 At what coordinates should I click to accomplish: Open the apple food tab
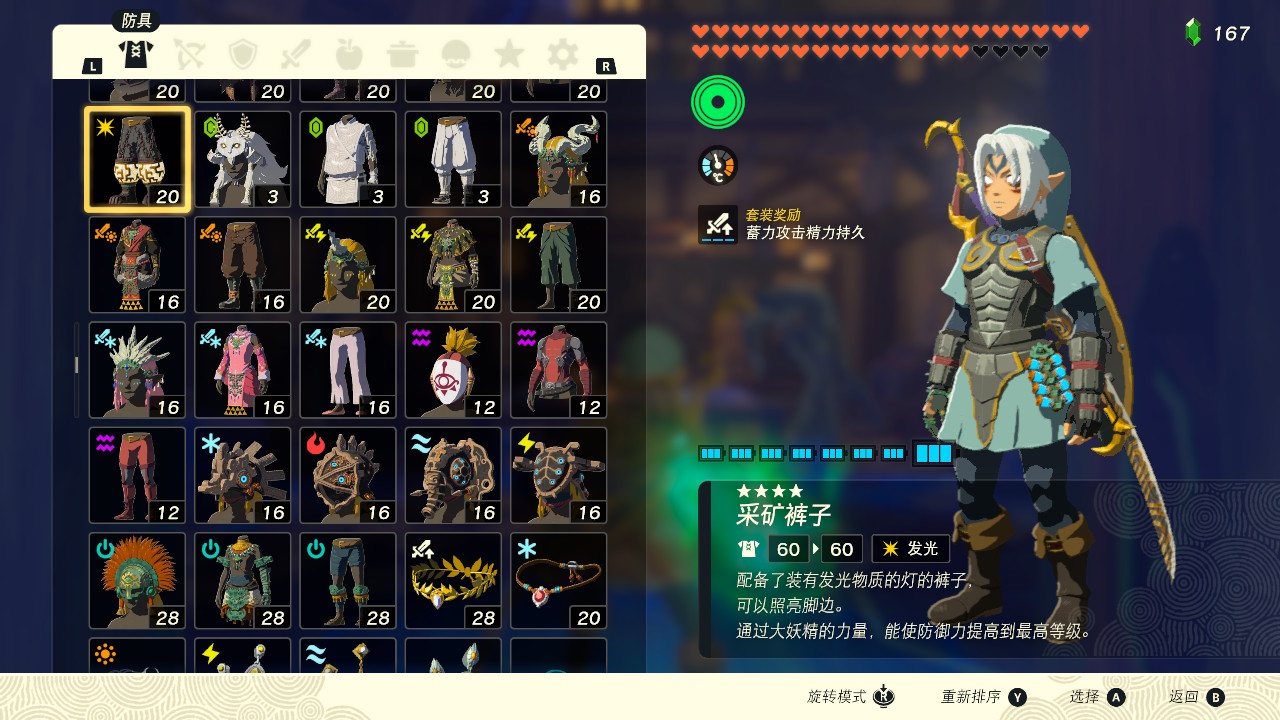tap(349, 53)
